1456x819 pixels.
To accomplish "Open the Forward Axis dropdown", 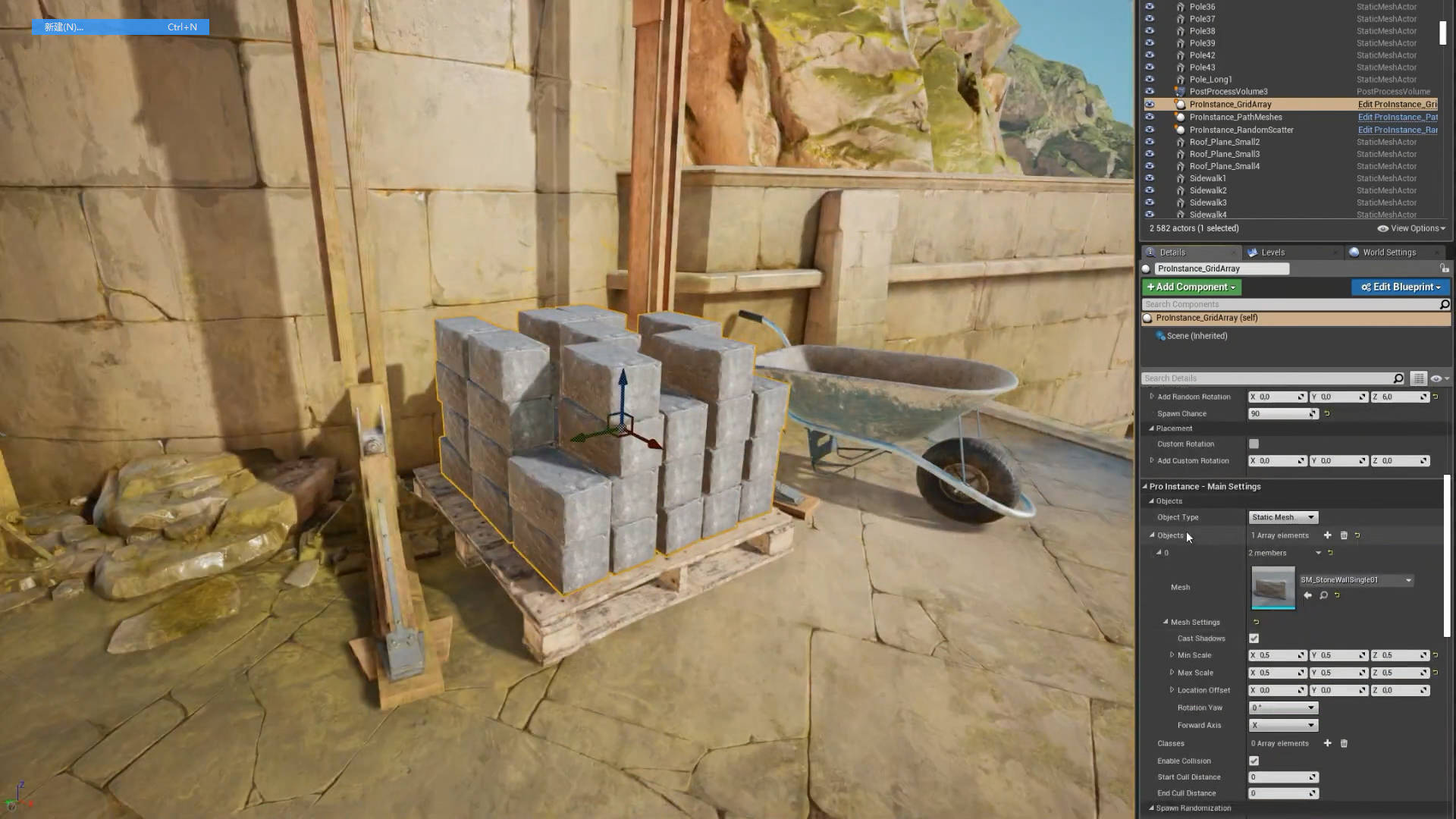I will (1283, 725).
